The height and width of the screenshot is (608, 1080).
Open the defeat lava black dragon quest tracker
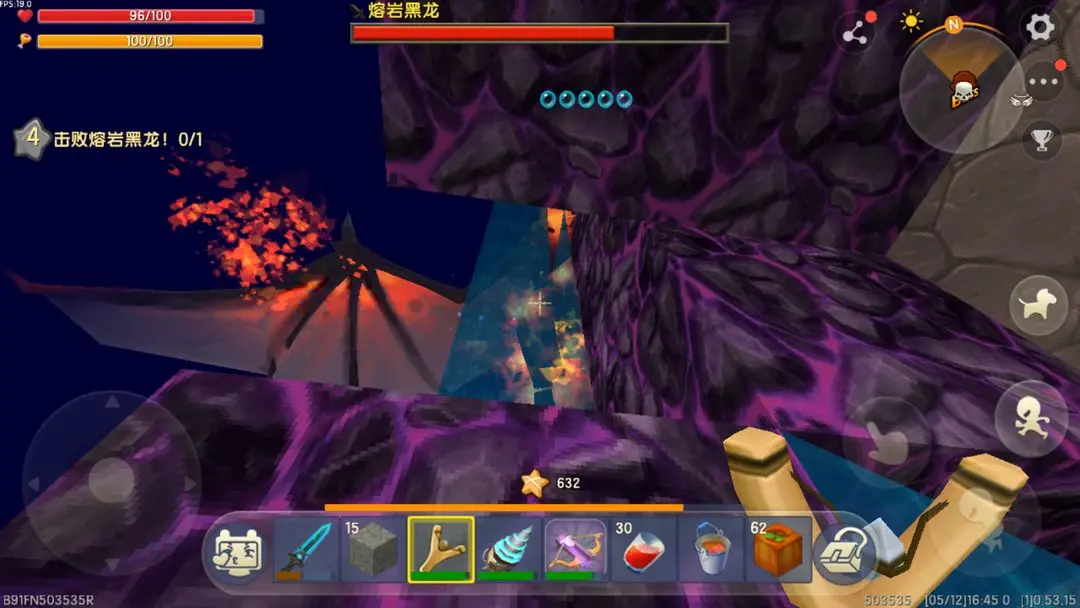110,140
